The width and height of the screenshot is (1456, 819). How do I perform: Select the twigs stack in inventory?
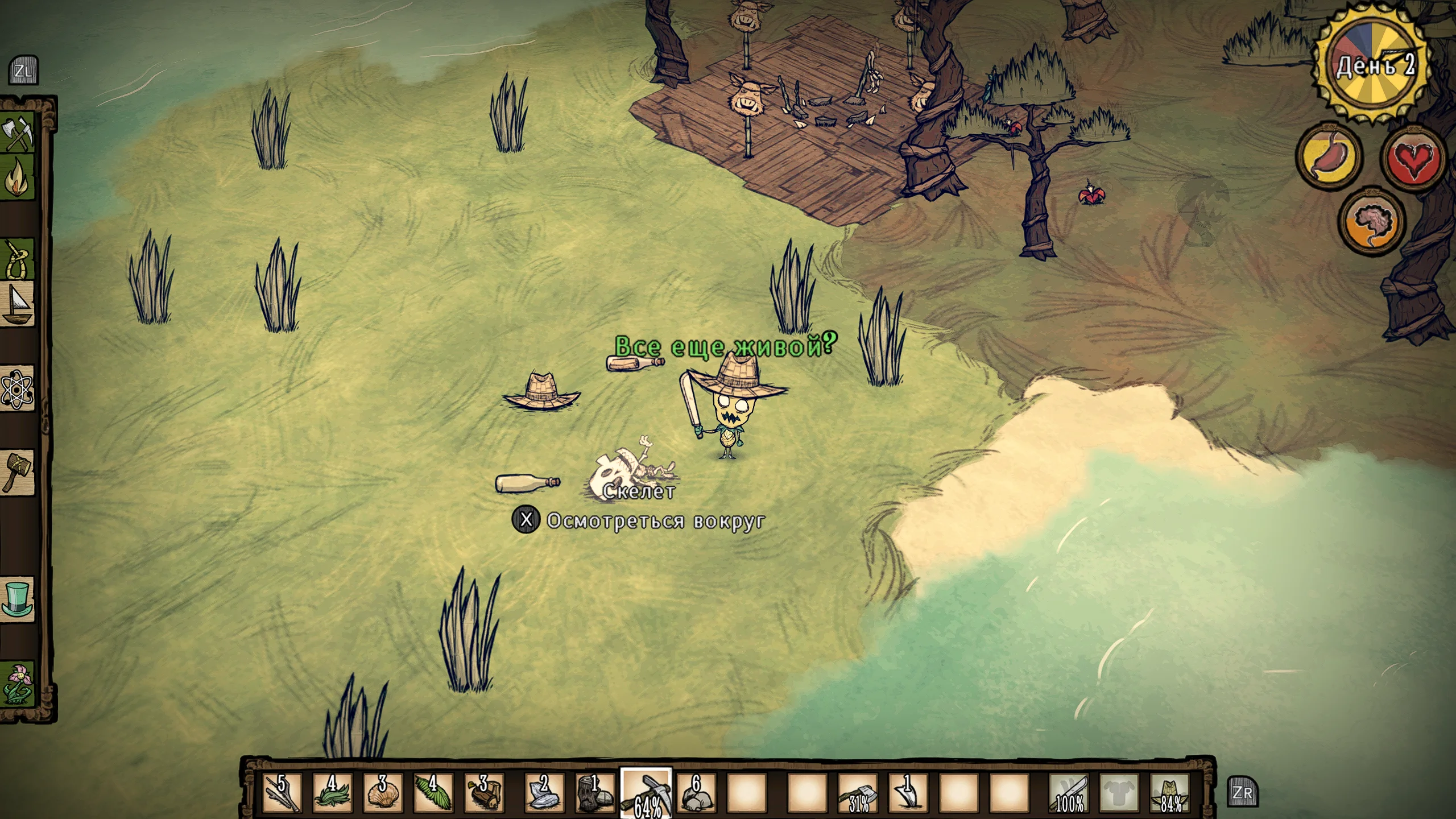282,792
